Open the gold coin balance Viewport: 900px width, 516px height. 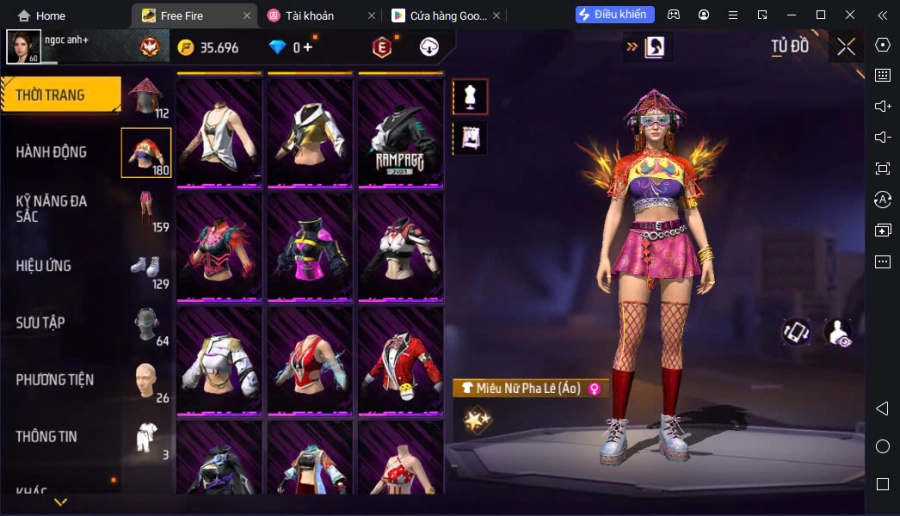coord(208,47)
